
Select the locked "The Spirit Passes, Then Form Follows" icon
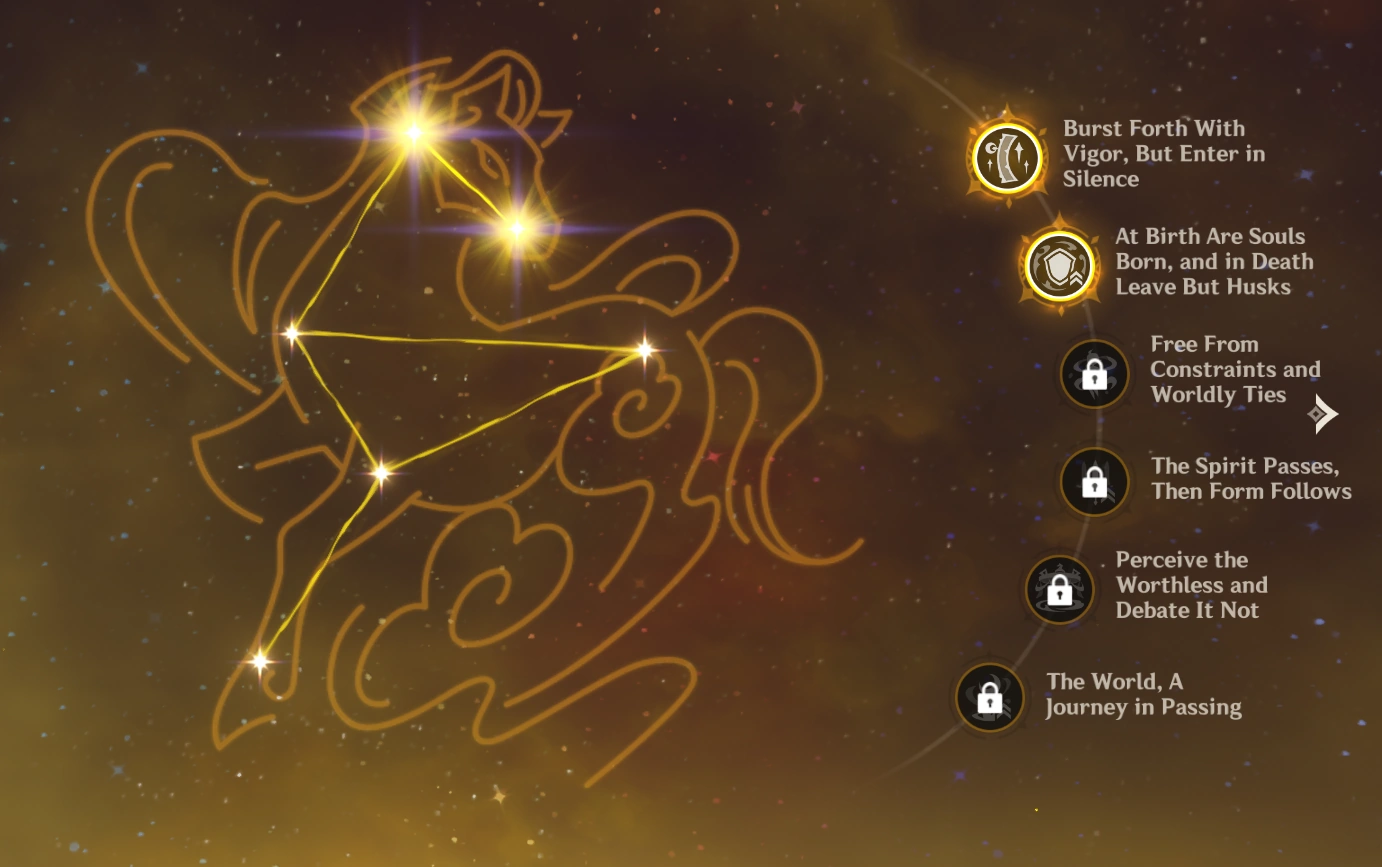click(x=1093, y=481)
